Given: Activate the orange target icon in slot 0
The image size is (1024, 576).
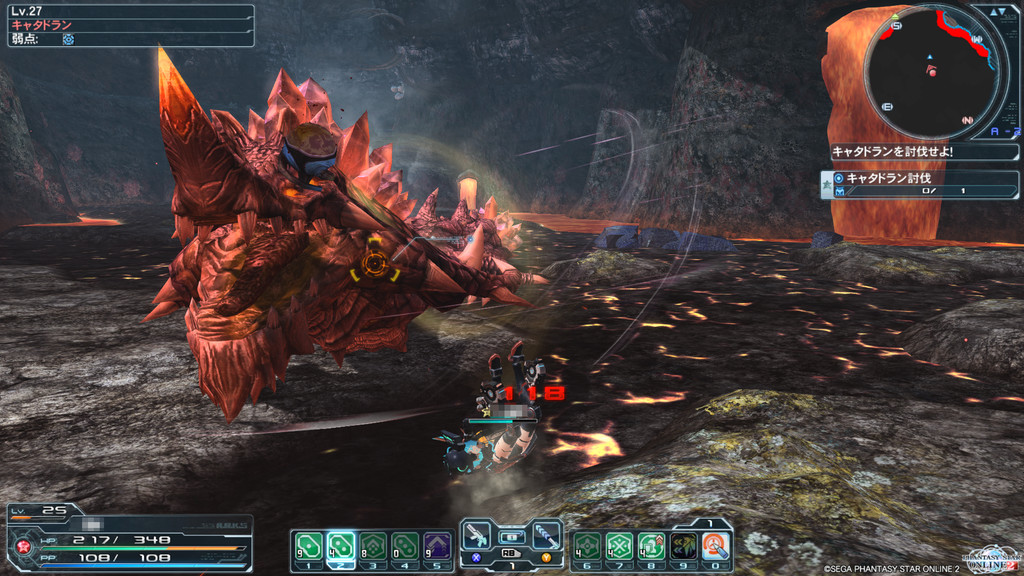Looking at the screenshot, I should [x=716, y=545].
